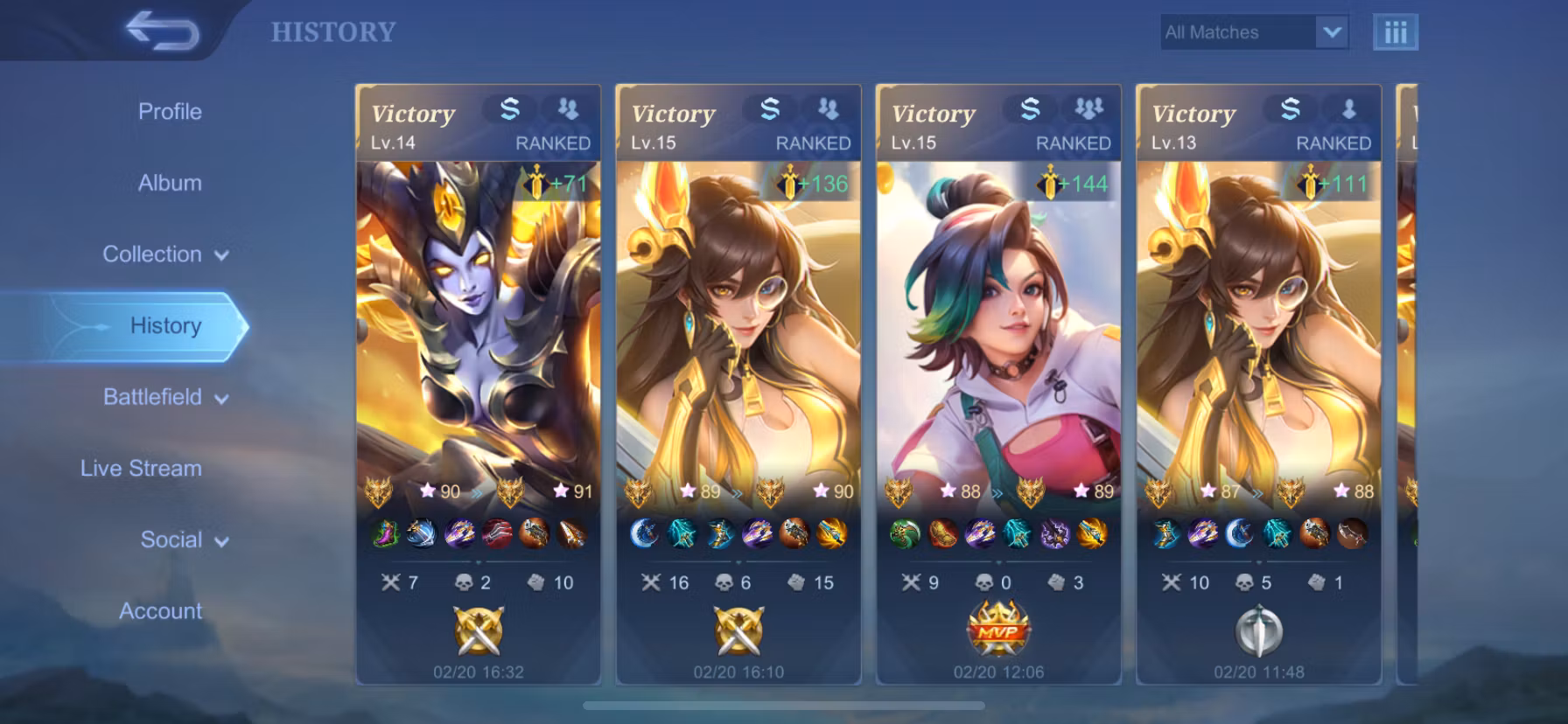Open the Live Stream section
The image size is (1568, 724).
[x=141, y=469]
